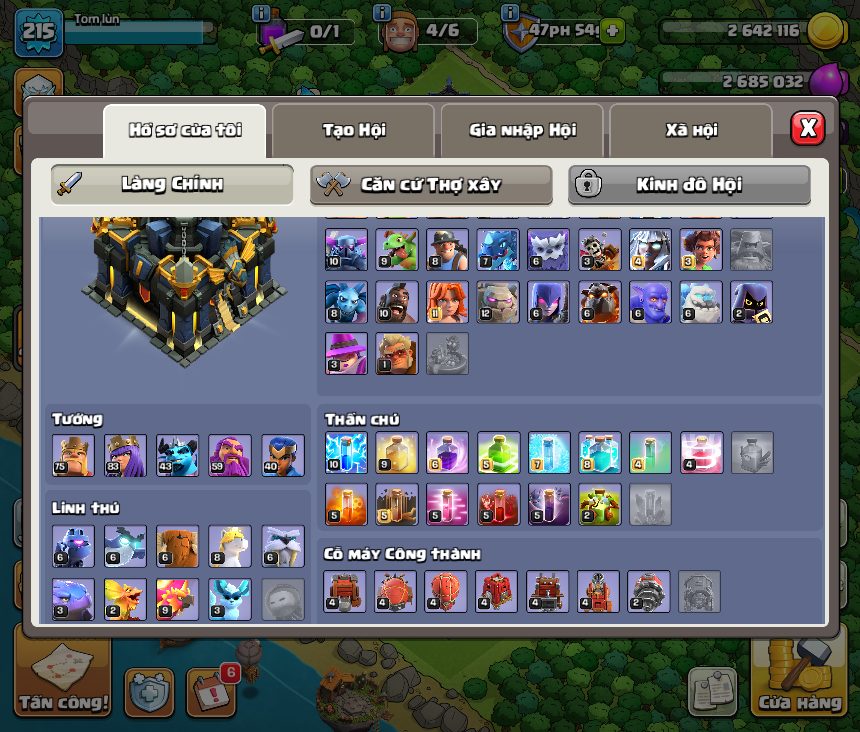Select the locked Kinh đô Hội button

click(689, 185)
